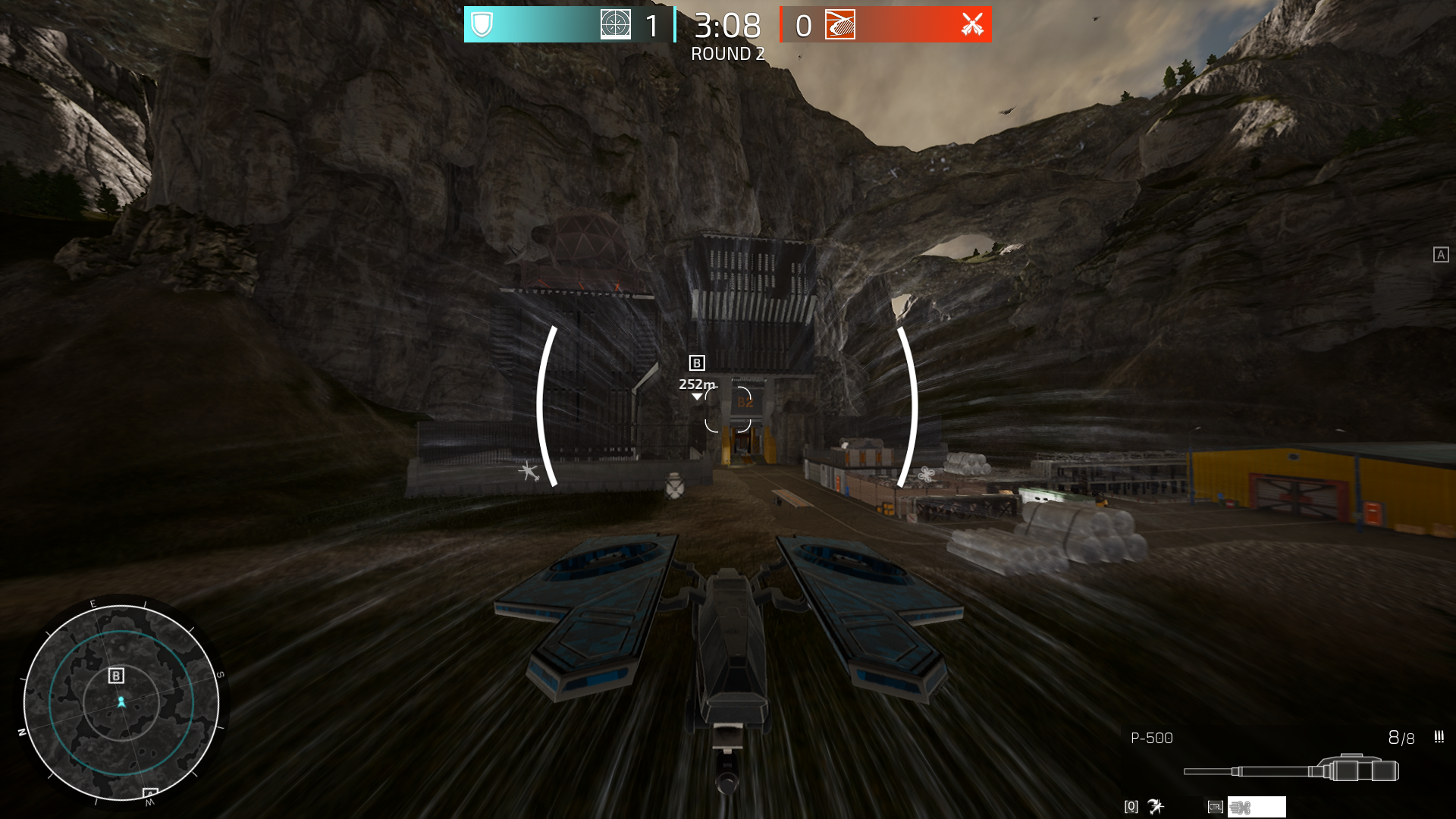Image resolution: width=1456 pixels, height=819 pixels.
Task: Select the P-500 weapon silhouette
Action: 1291,770
